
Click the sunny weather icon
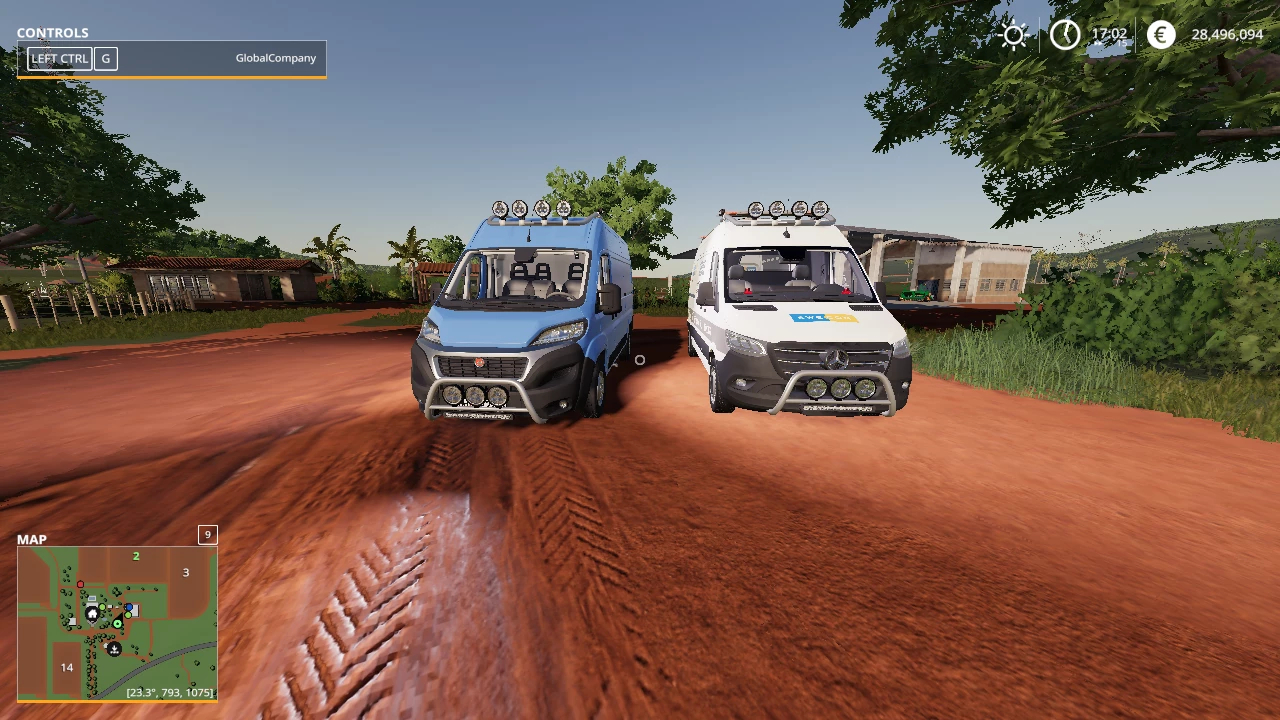pos(1014,35)
